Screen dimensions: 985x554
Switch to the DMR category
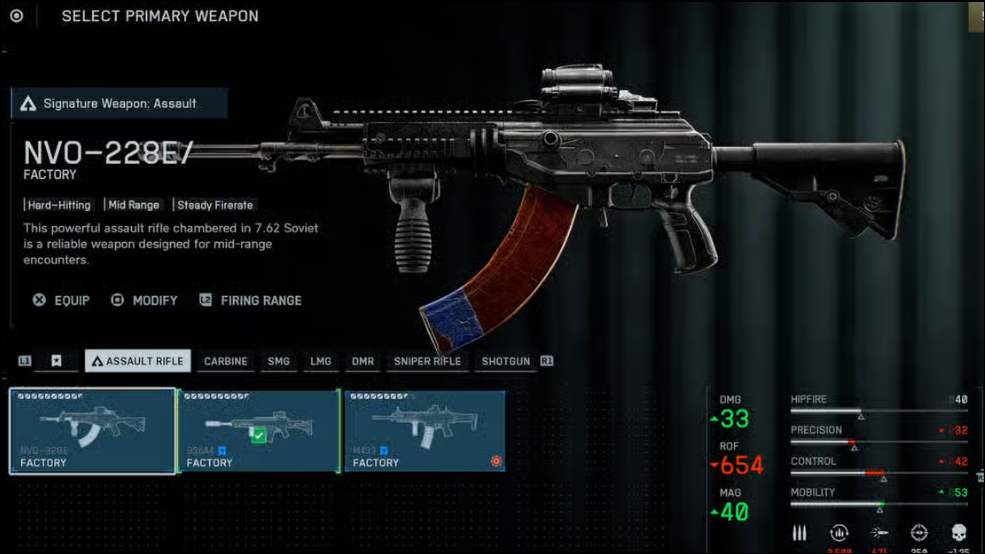(362, 361)
